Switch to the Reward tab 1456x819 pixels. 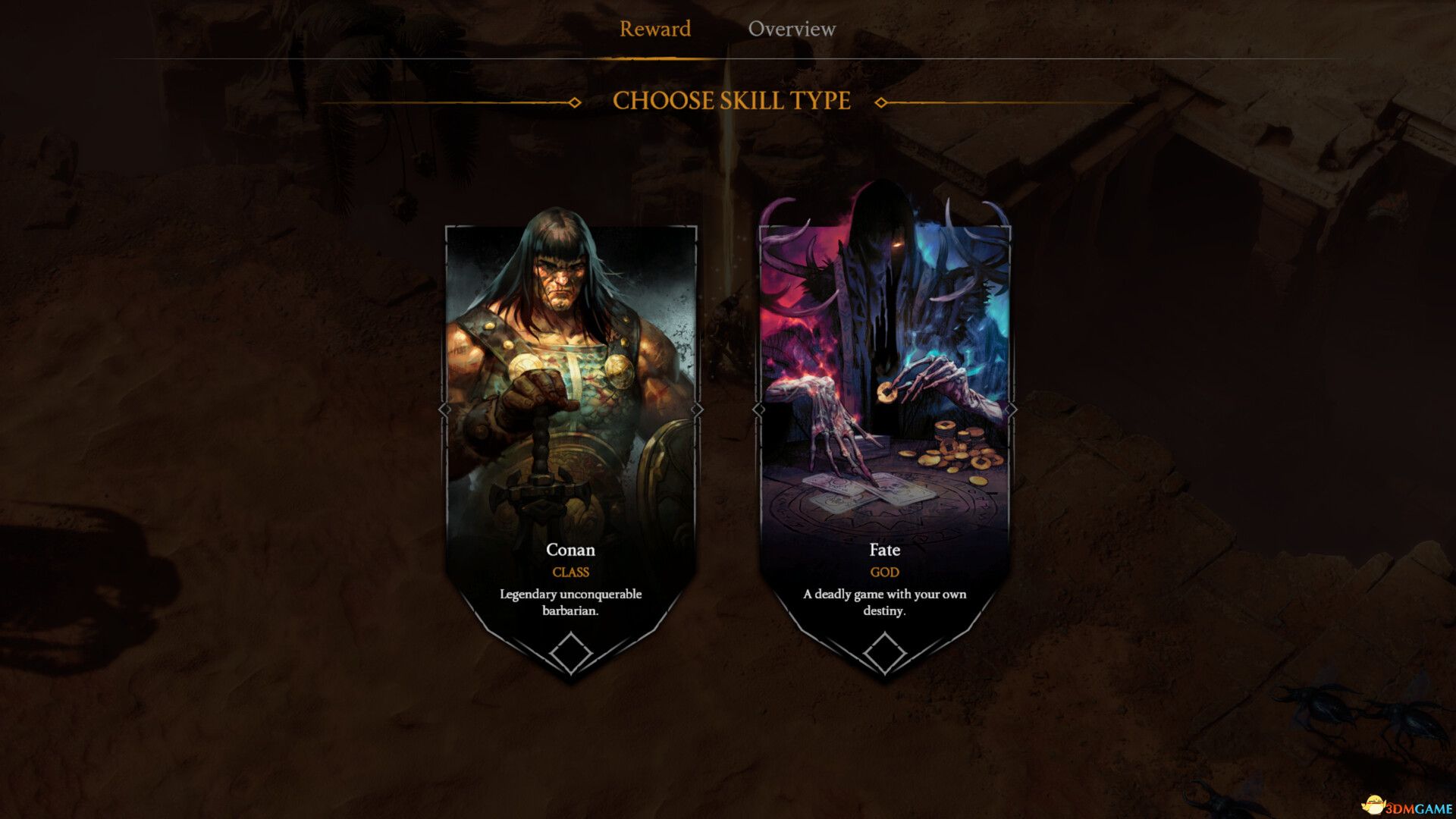point(655,29)
